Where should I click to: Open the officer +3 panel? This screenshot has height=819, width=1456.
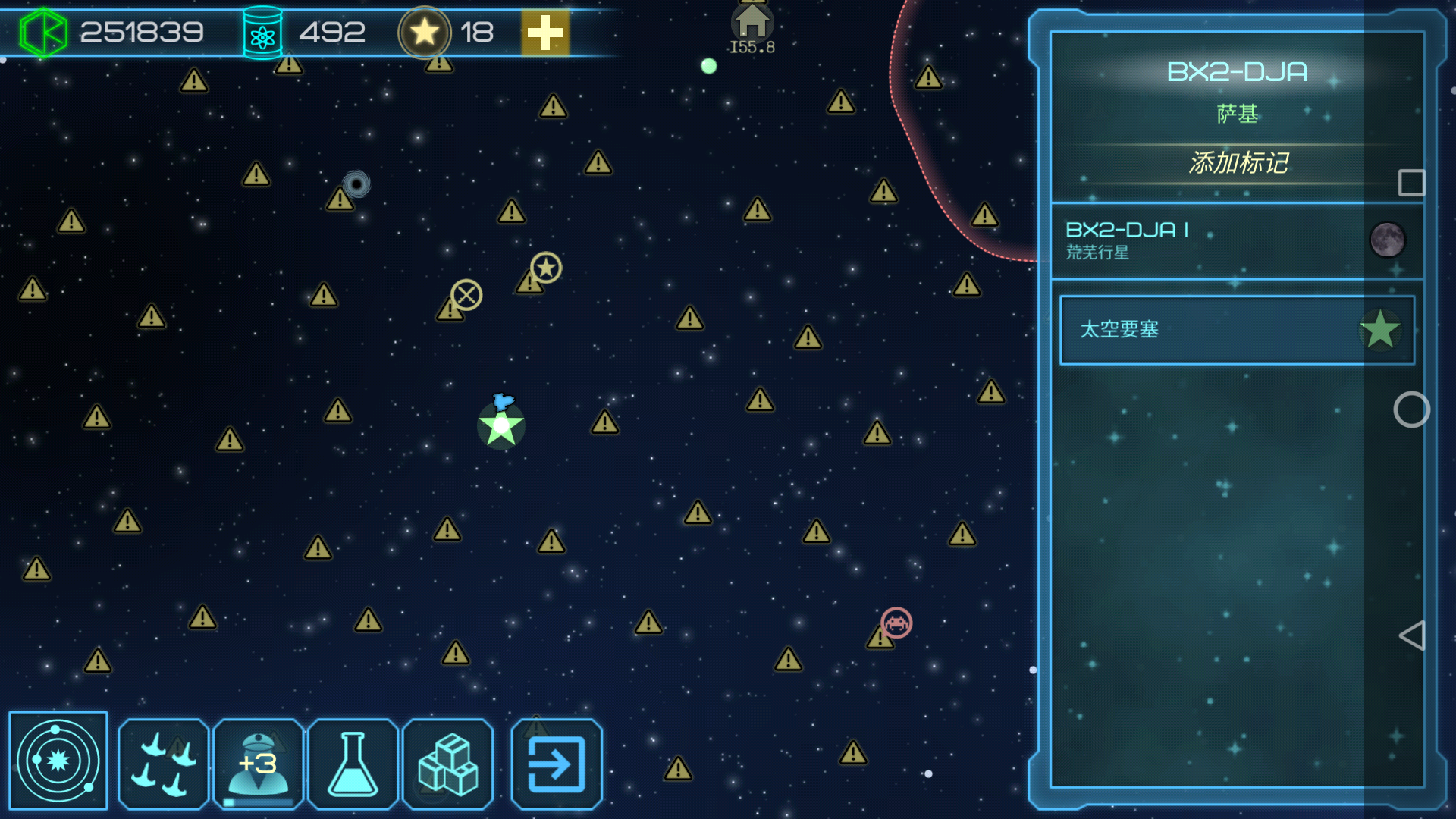click(259, 764)
